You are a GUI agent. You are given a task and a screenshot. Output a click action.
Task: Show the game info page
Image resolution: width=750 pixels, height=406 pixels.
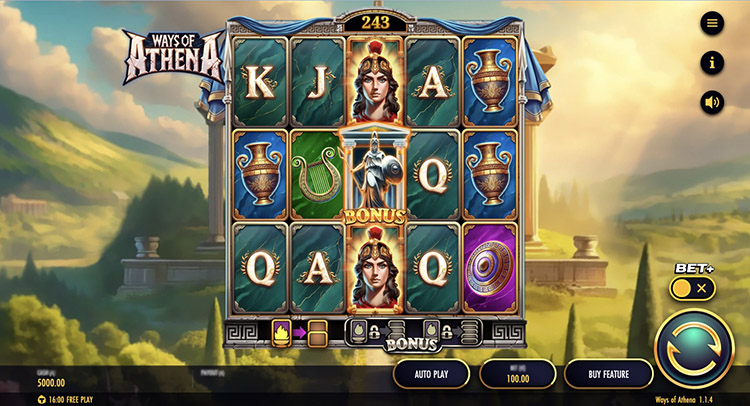pyautogui.click(x=712, y=63)
